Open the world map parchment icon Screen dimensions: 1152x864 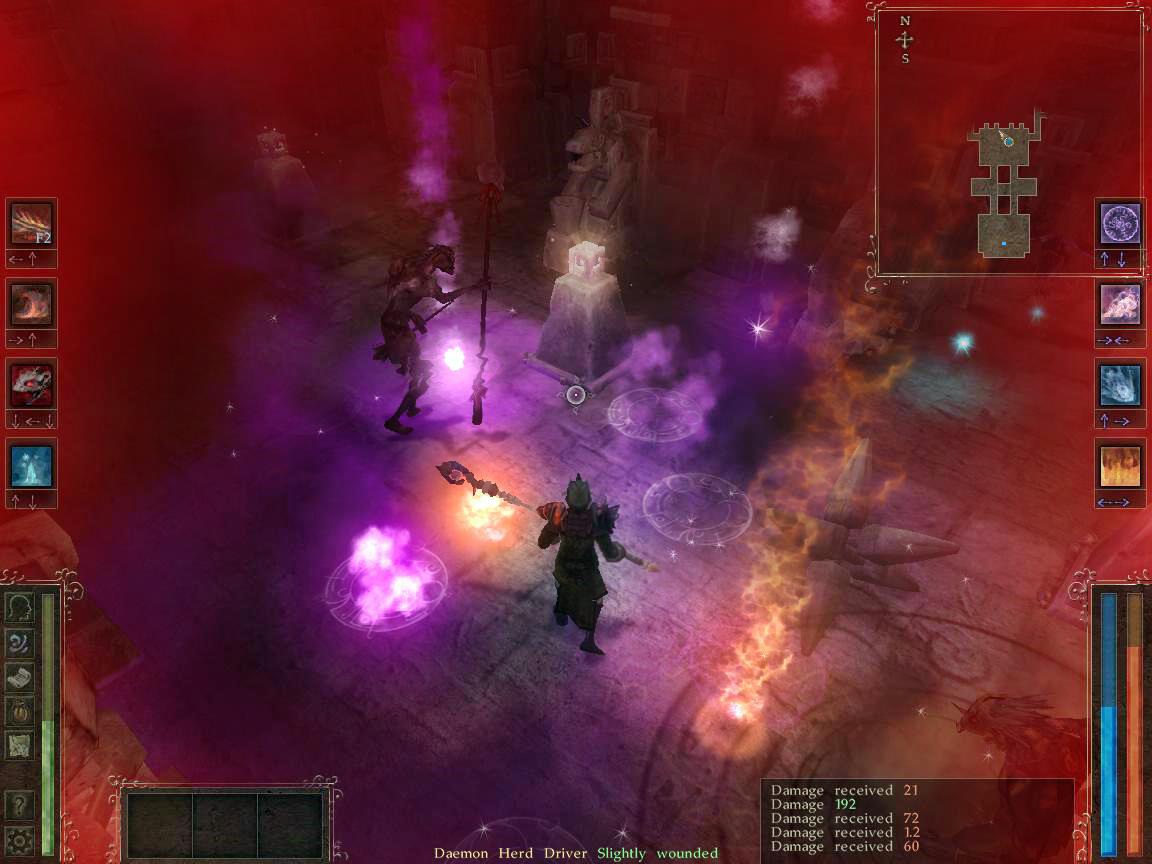(x=19, y=746)
